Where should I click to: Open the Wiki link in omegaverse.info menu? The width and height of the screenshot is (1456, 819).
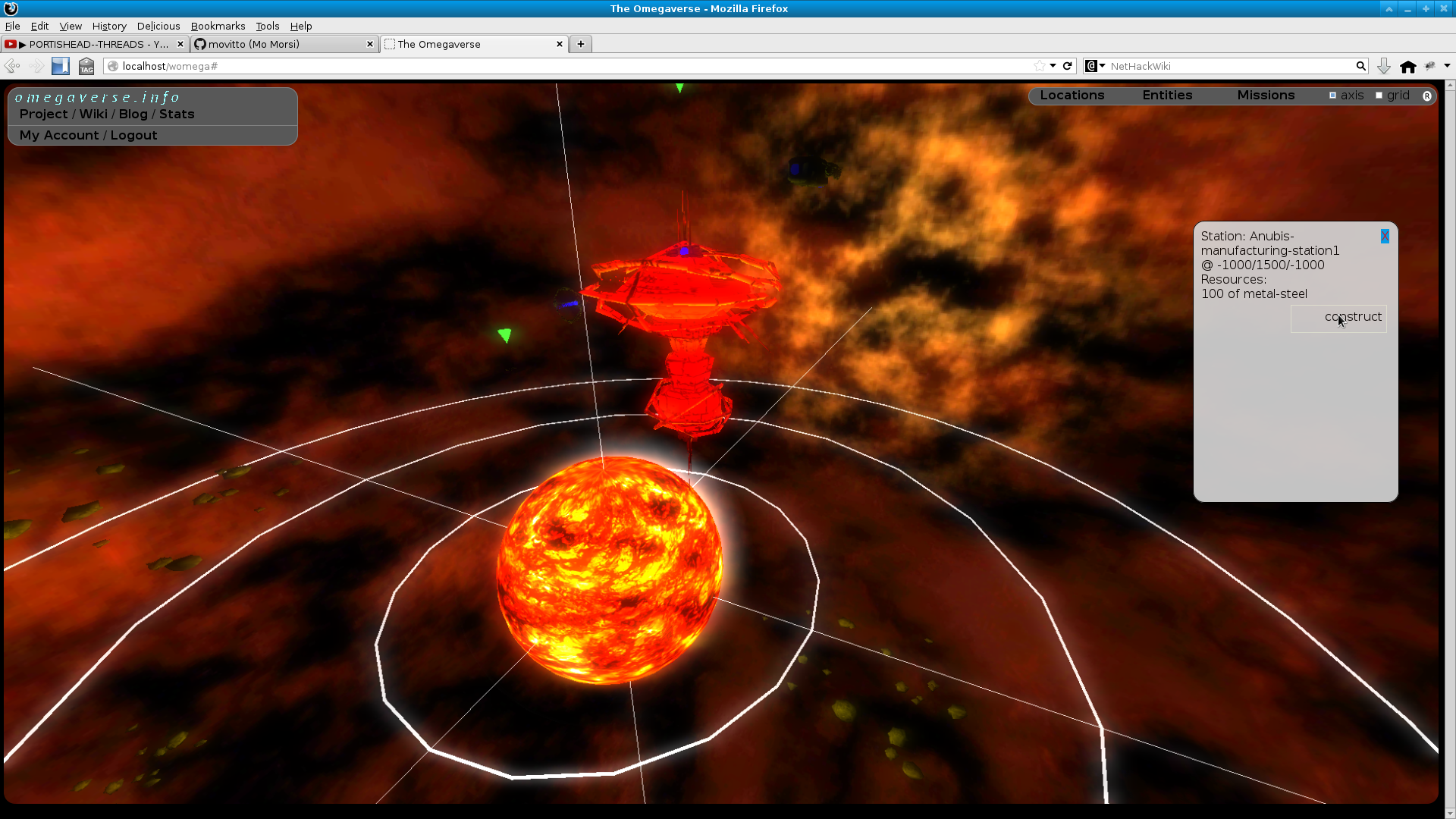point(93,114)
